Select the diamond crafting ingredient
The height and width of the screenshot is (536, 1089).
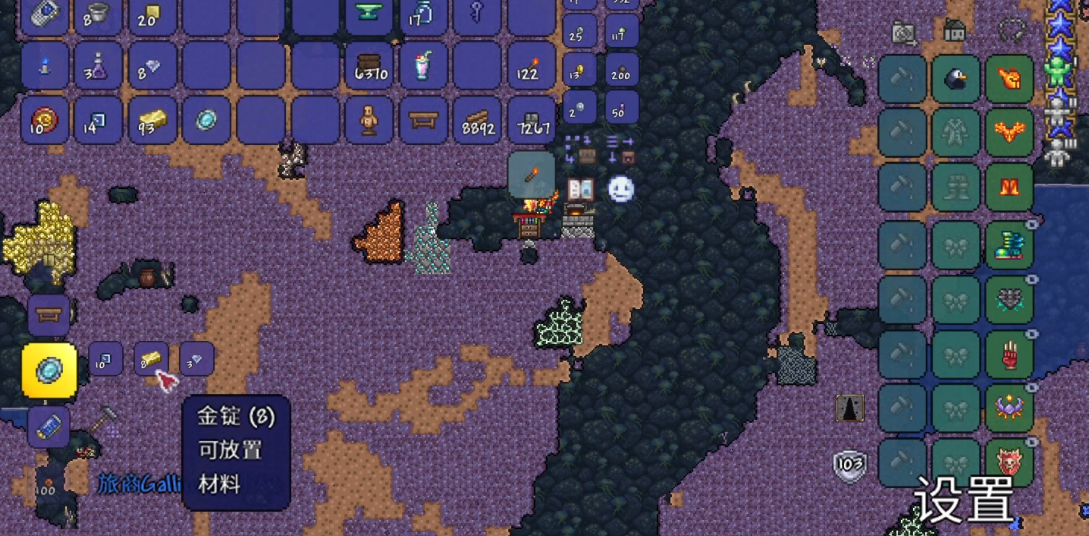point(196,358)
